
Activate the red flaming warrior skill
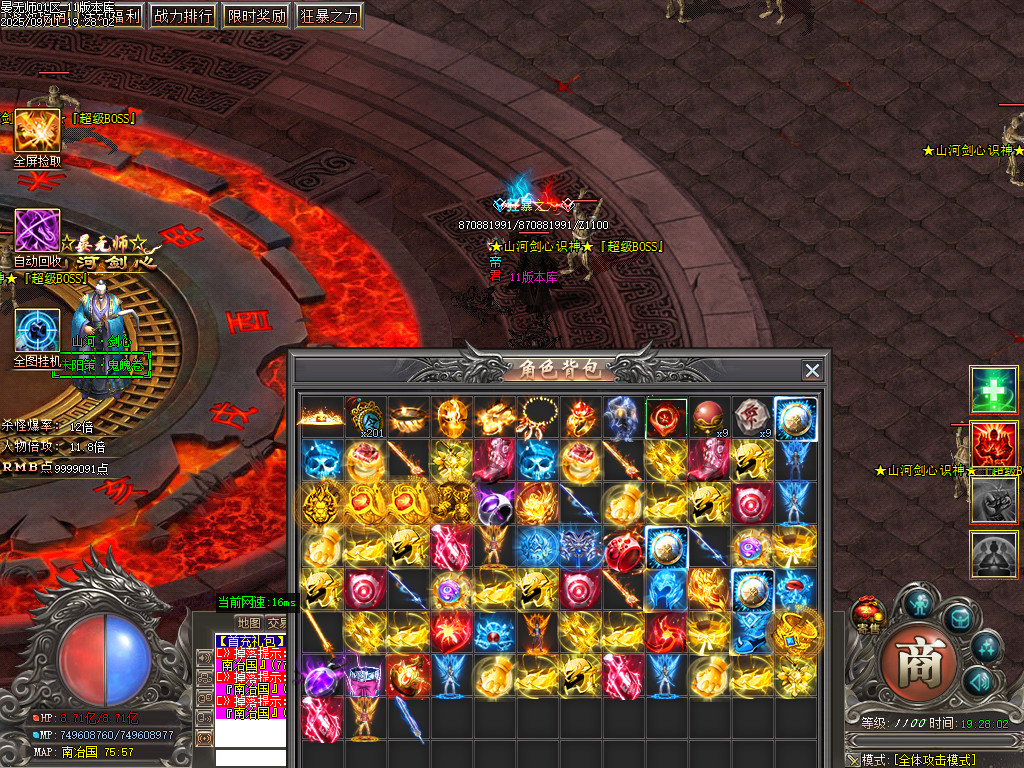coord(993,445)
